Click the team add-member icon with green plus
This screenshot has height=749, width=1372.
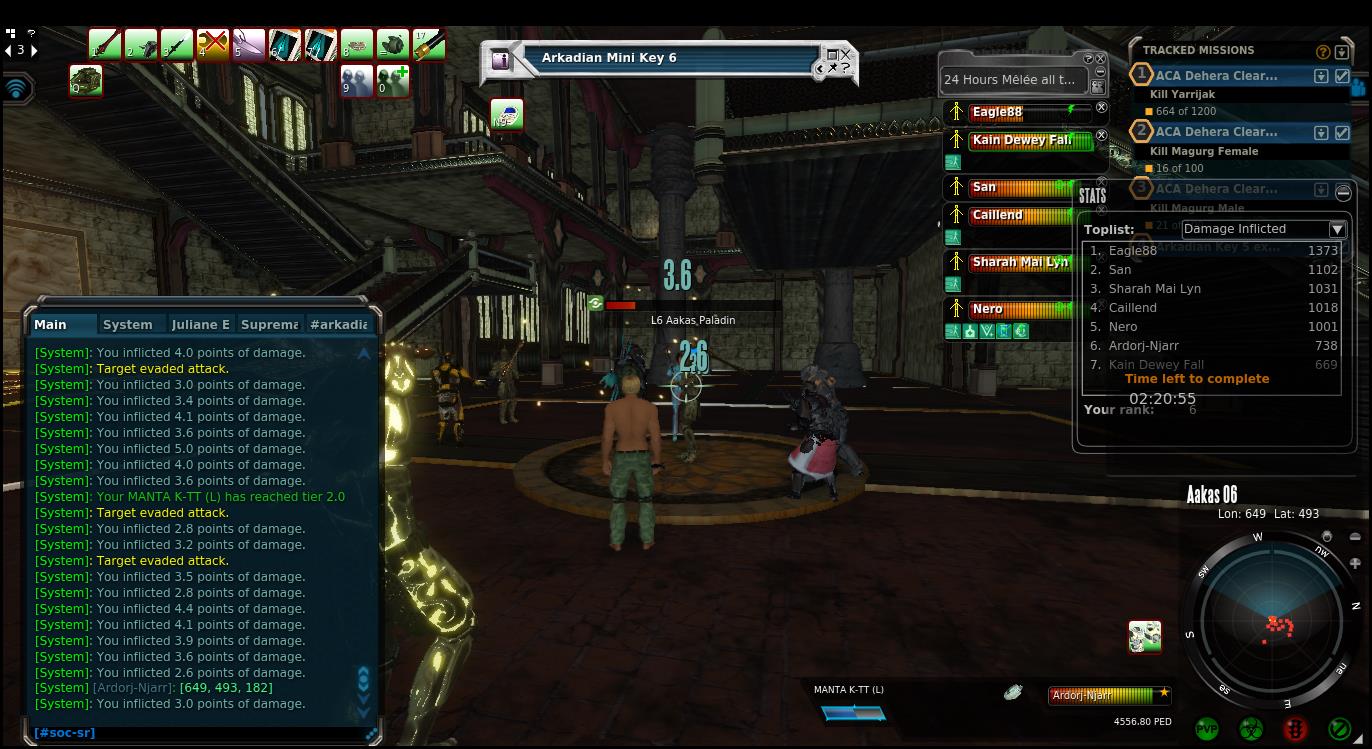[x=392, y=80]
